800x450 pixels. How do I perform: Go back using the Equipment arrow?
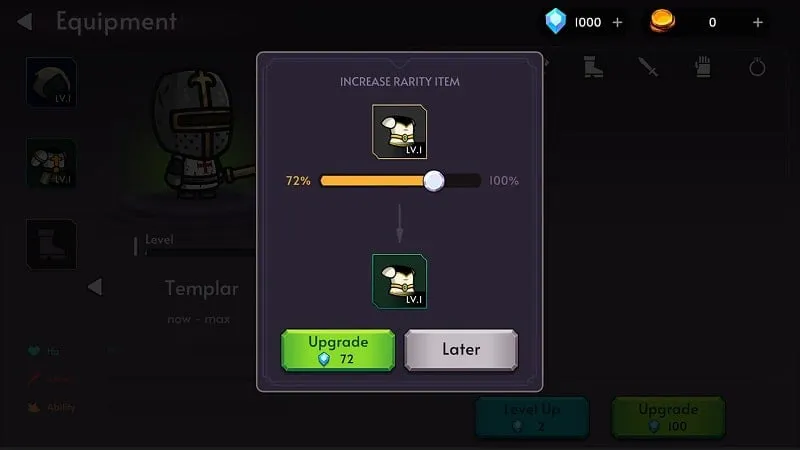[25, 21]
